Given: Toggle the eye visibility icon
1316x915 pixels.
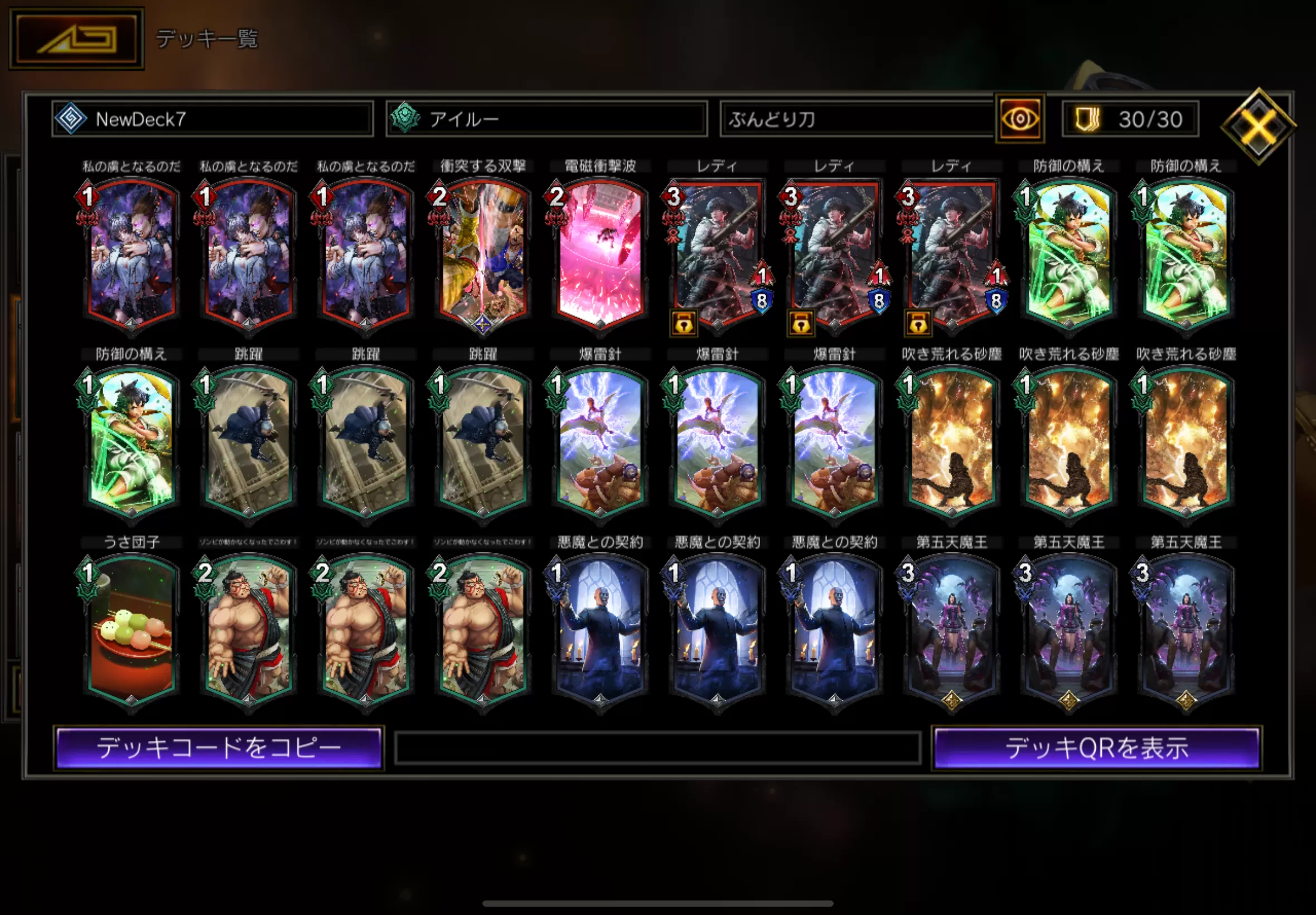Looking at the screenshot, I should (1020, 119).
